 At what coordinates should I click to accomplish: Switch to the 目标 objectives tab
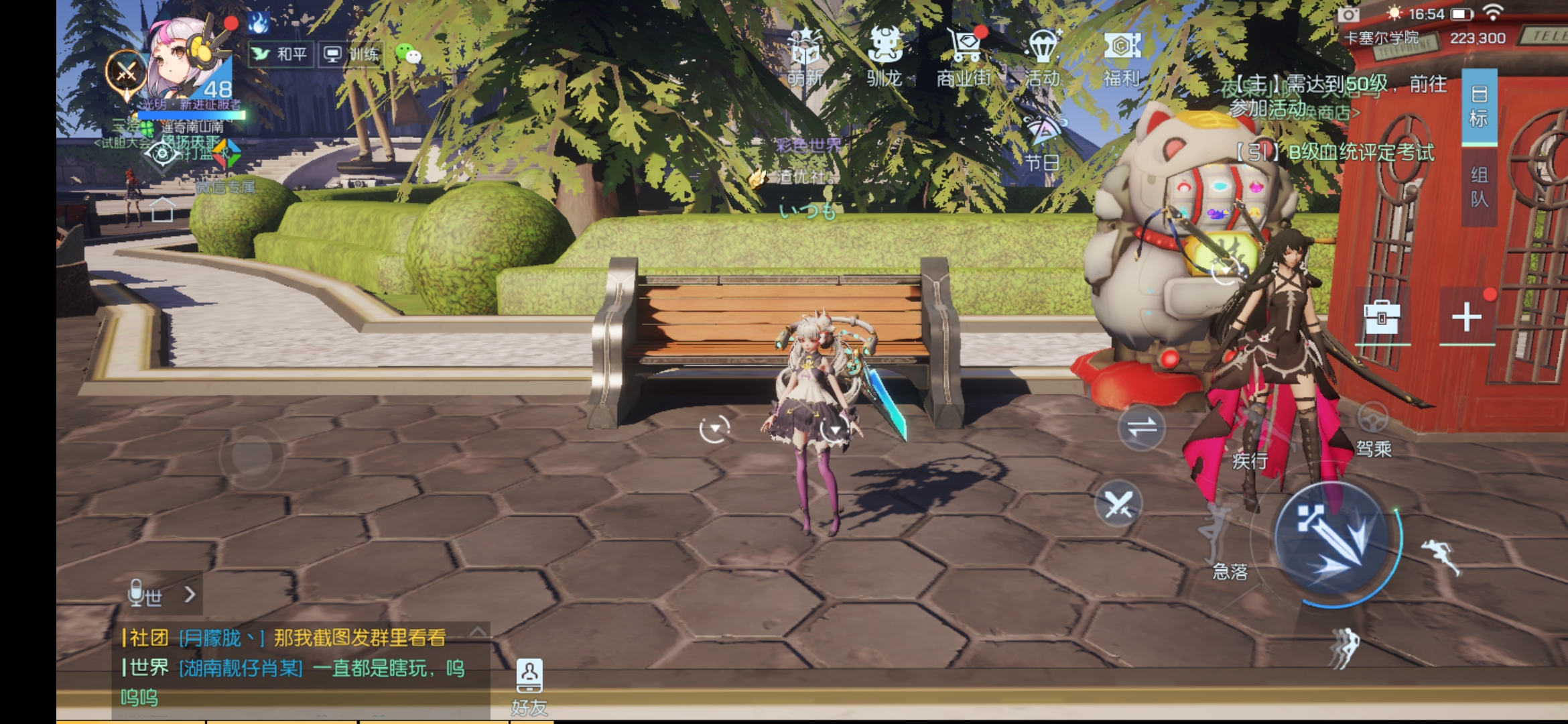point(1479,106)
